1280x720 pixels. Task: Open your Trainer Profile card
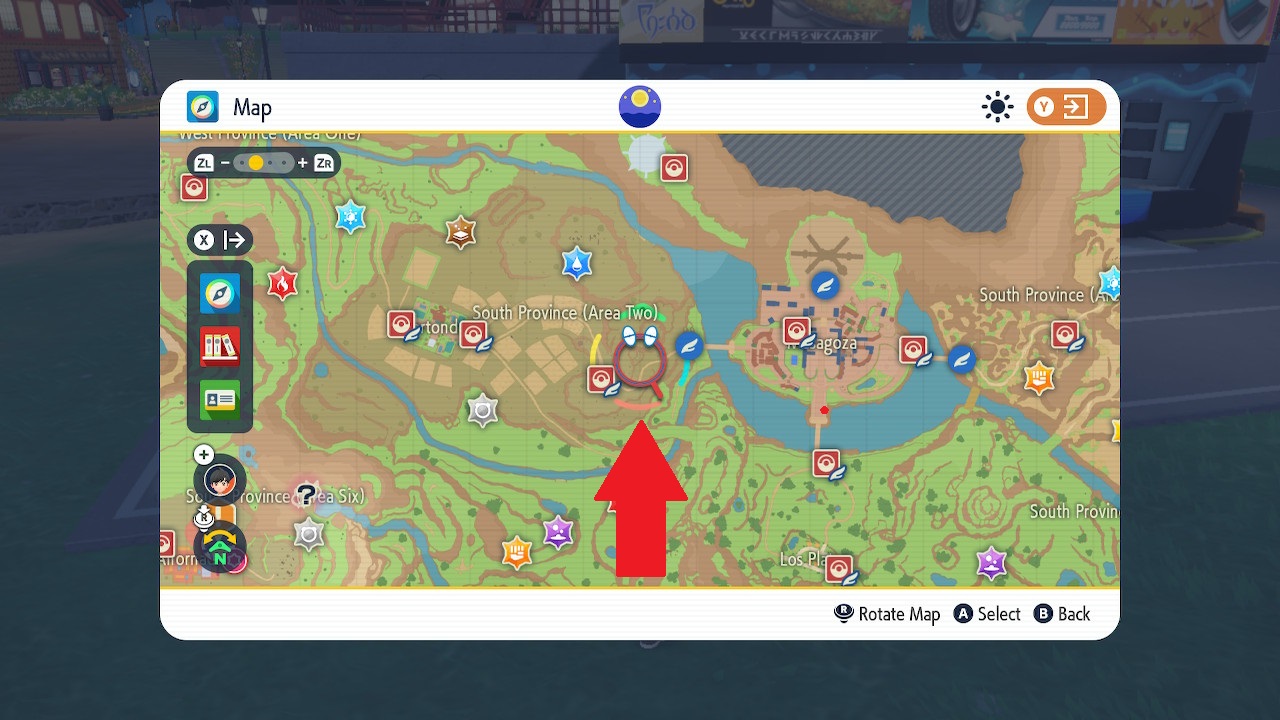tap(220, 400)
